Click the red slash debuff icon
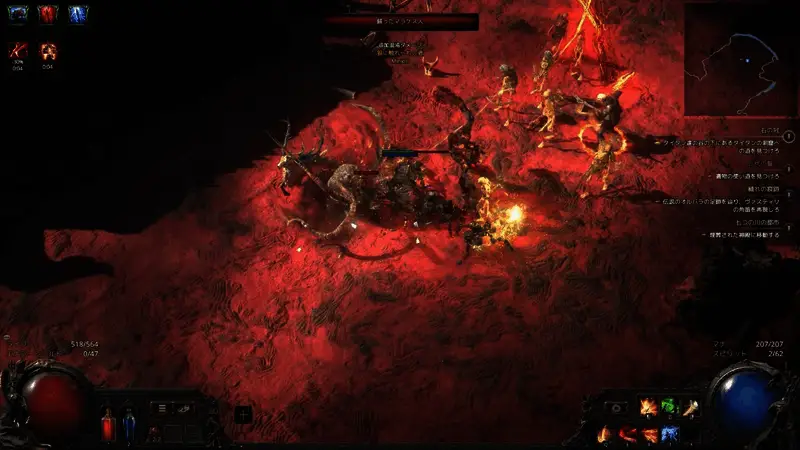Screen dimensions: 800x450 (17, 50)
